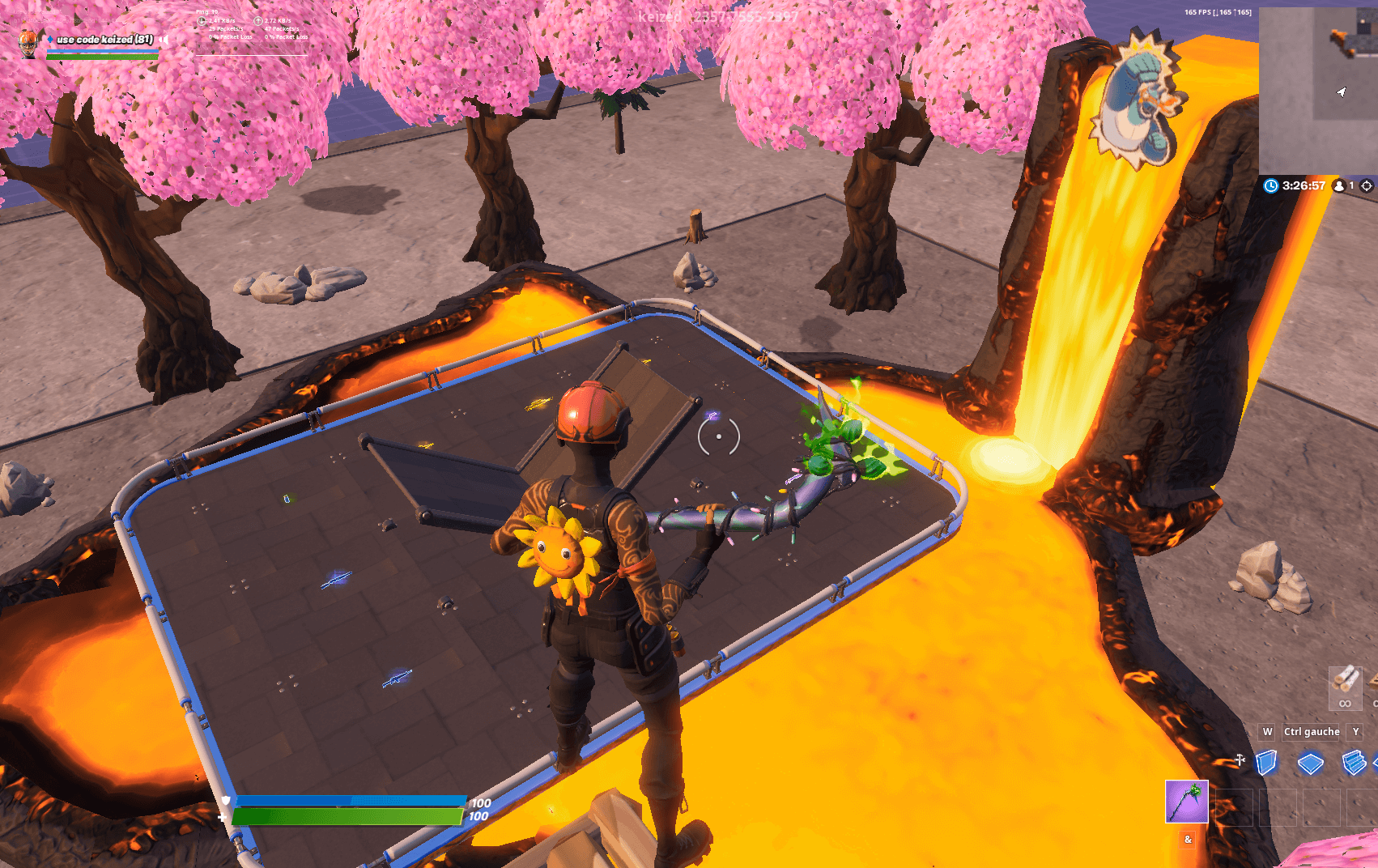Screen dimensions: 1378x868
Task: Click the W keybind label above the build pieces
Action: [1268, 731]
